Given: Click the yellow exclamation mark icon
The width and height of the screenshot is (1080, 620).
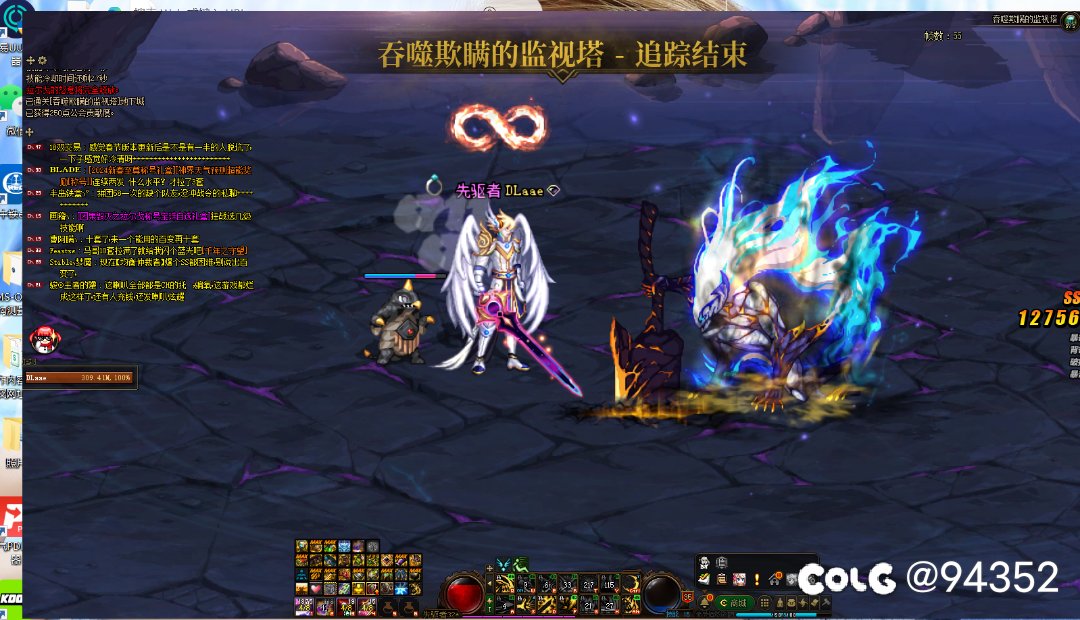Looking at the screenshot, I should point(757,579).
